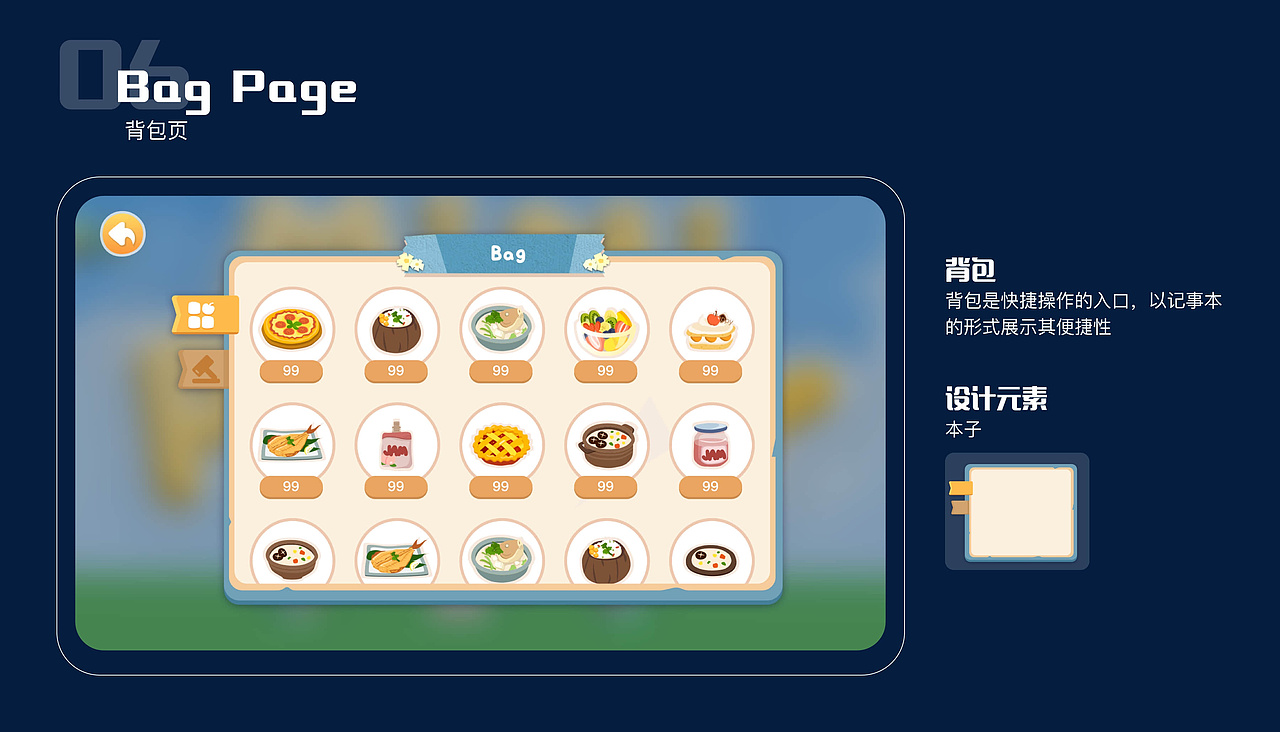Click the 99 count badge under the pizza
The image size is (1280, 732).
[291, 370]
